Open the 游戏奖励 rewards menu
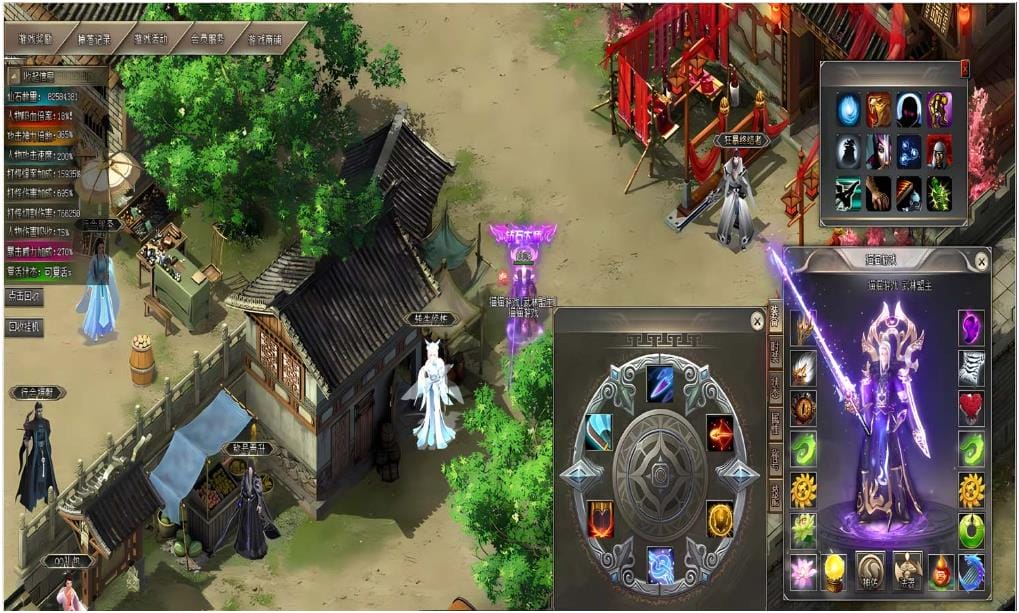Screen dimensions: 1019x613 click(x=39, y=39)
